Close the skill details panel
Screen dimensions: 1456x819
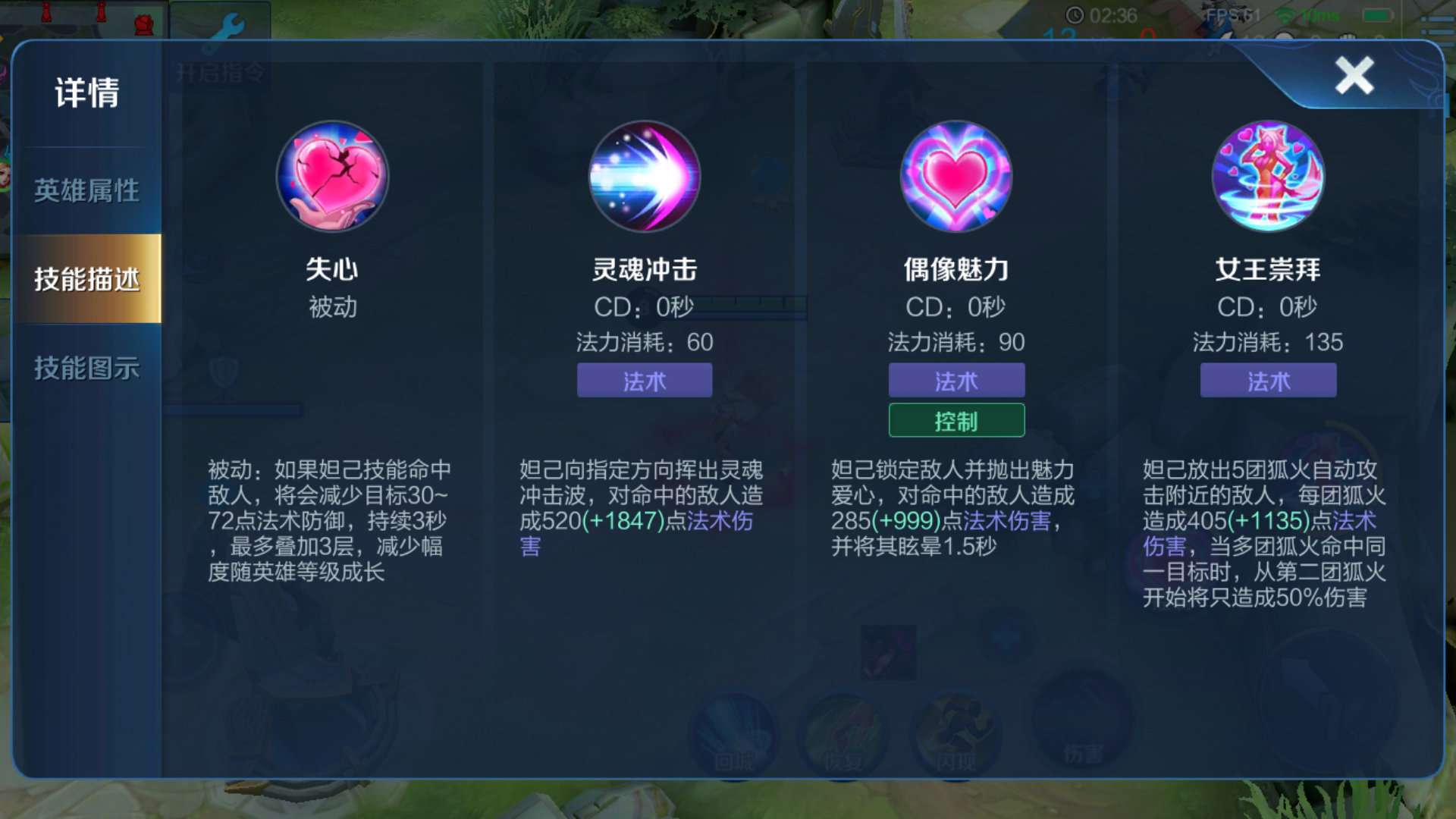(x=1354, y=75)
